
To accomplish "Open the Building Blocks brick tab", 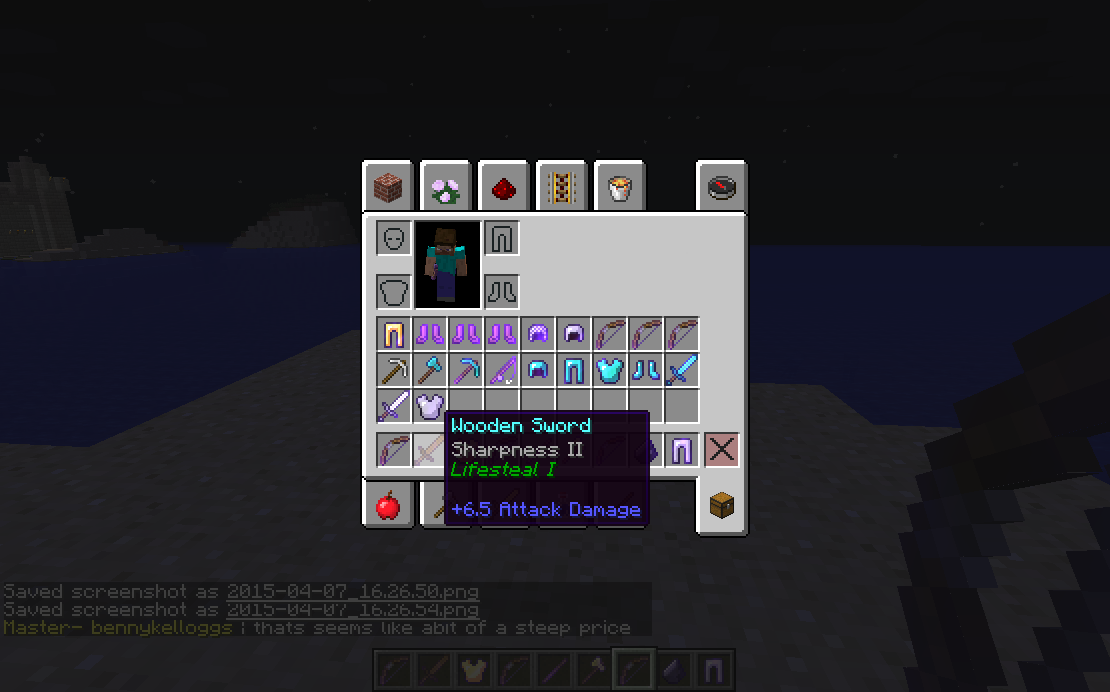I will [x=388, y=186].
